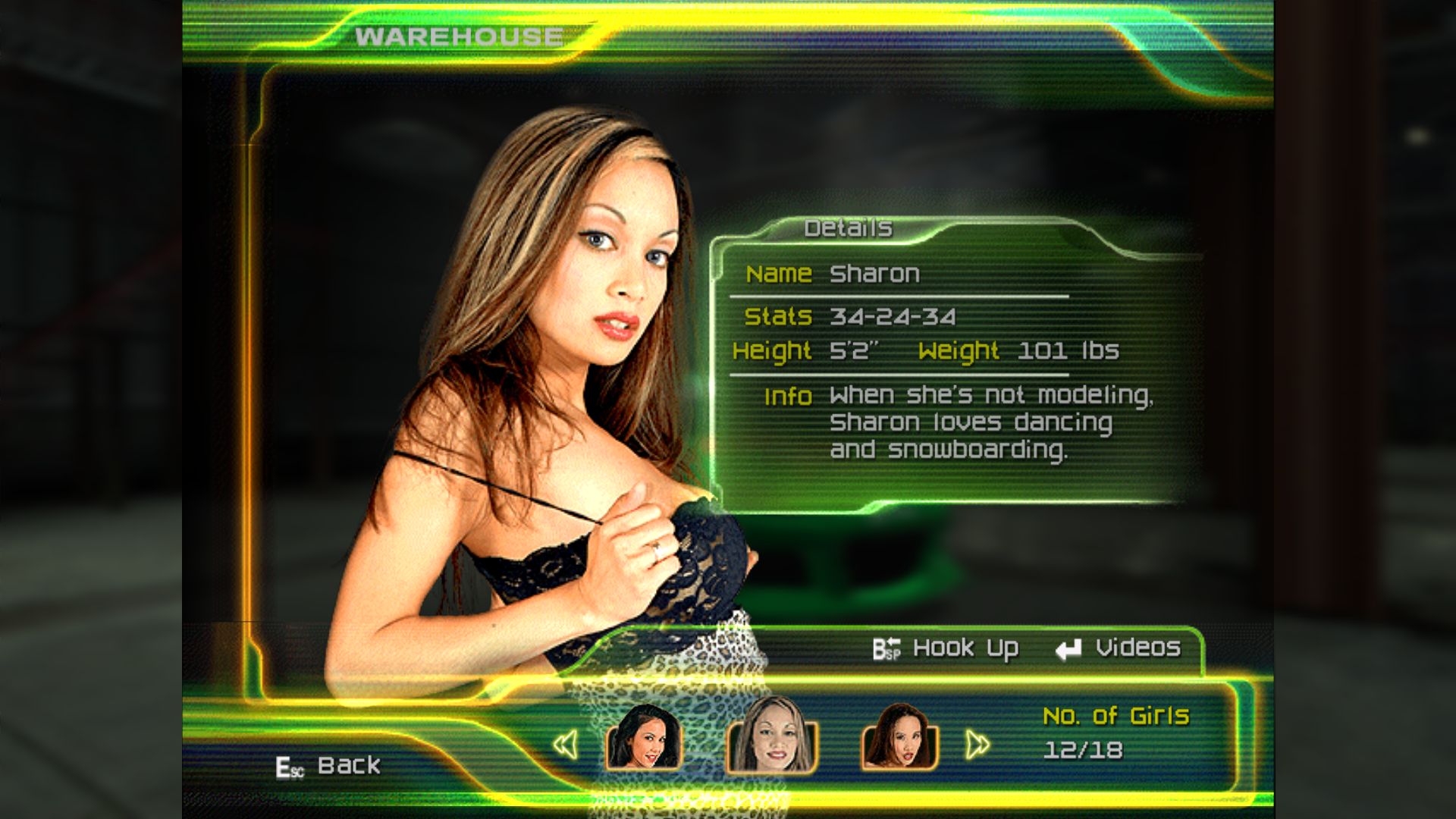Advance to the next girl with right arrow

click(977, 745)
